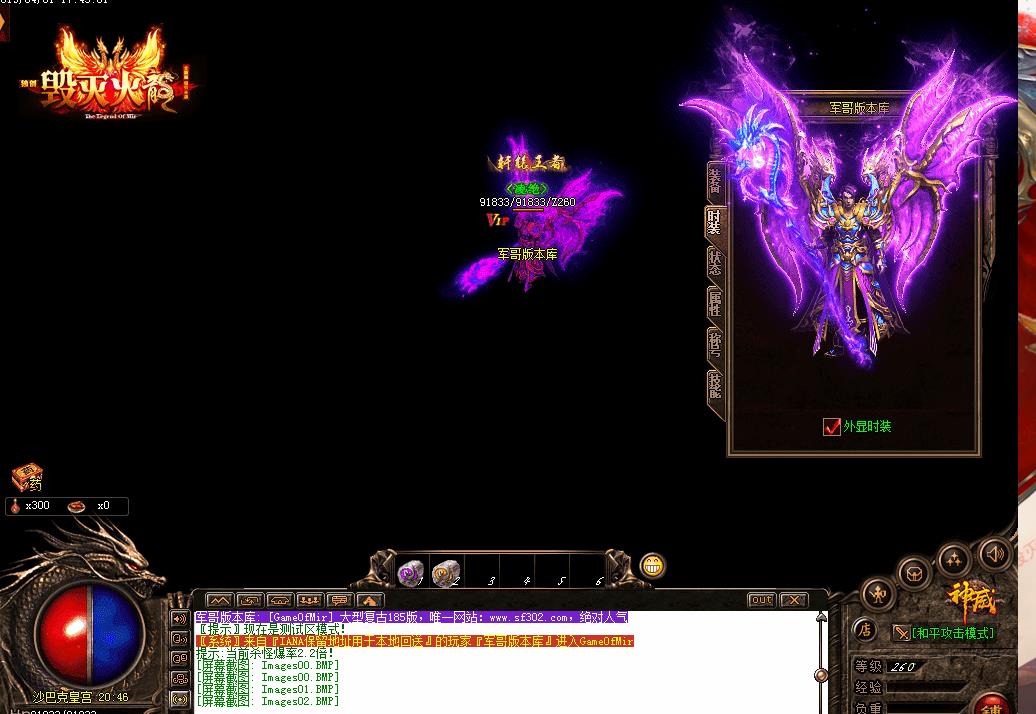Use the orange scroll in hotbar slot 2
Image resolution: width=1036 pixels, height=714 pixels.
[446, 573]
